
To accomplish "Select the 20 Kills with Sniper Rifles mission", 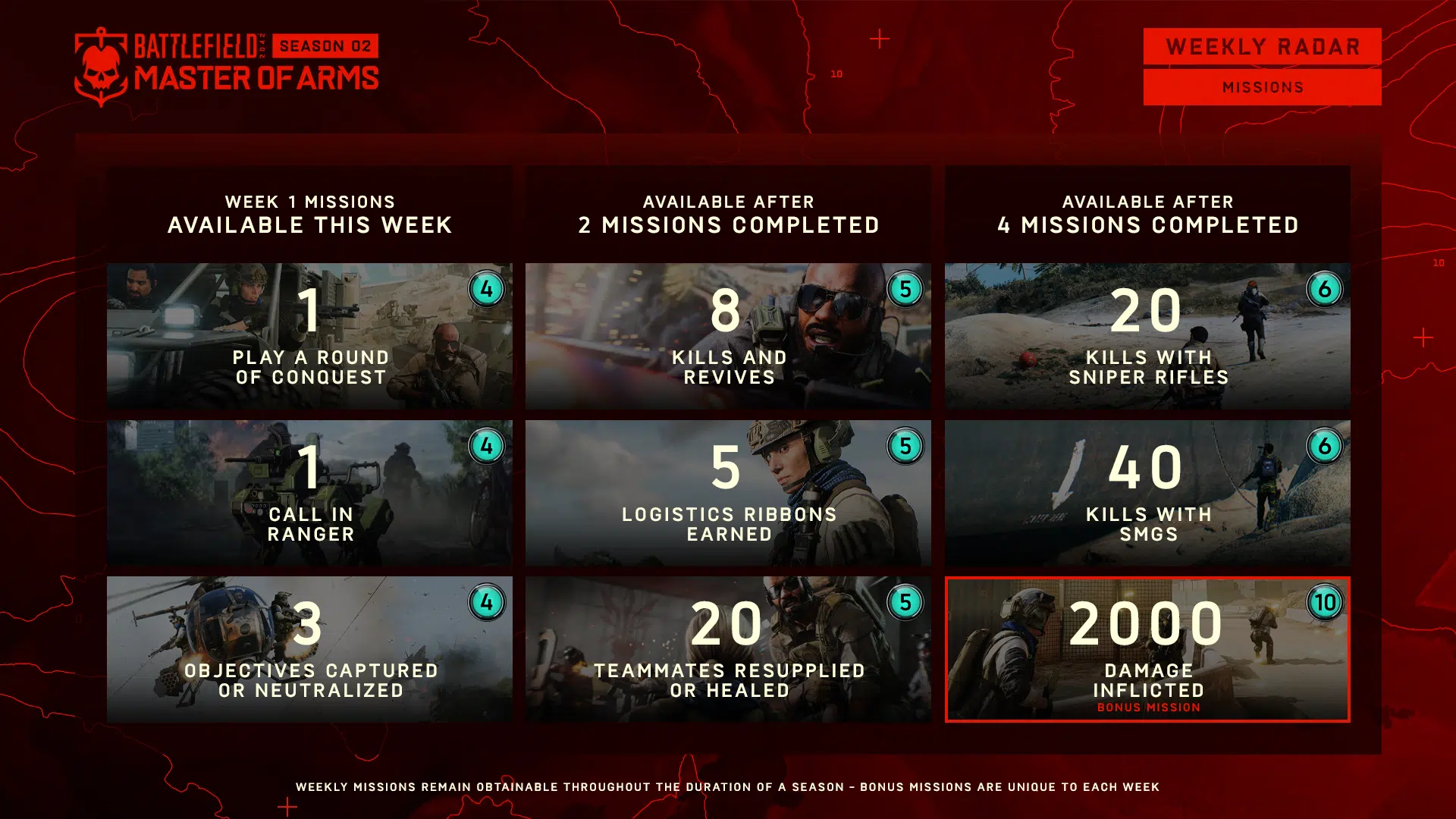I will click(1147, 336).
